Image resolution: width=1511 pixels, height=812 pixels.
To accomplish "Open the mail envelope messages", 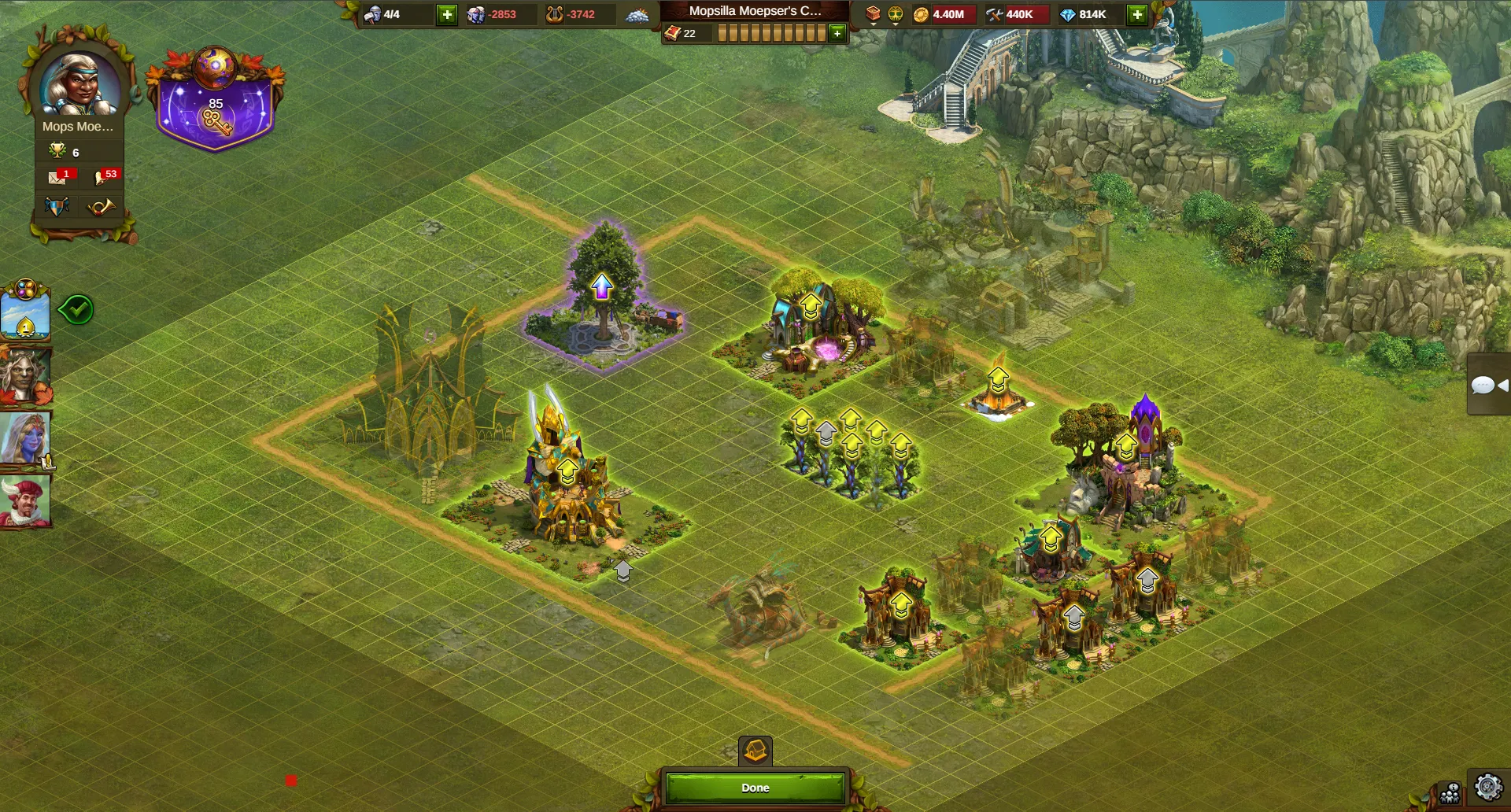I will (57, 177).
